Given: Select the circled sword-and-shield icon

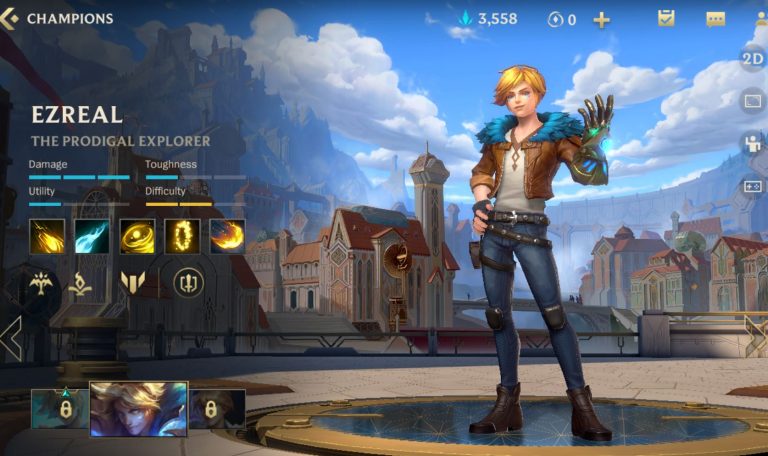Looking at the screenshot, I should 187,283.
